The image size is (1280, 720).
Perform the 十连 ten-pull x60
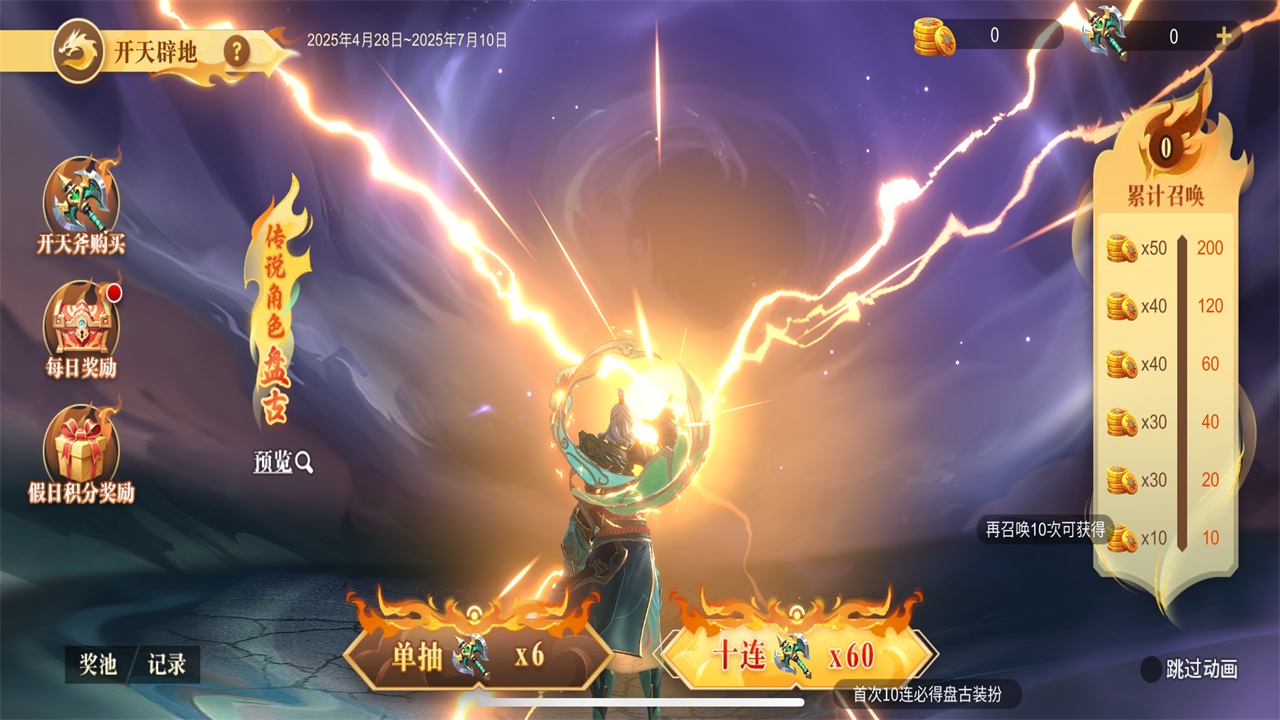click(x=795, y=656)
